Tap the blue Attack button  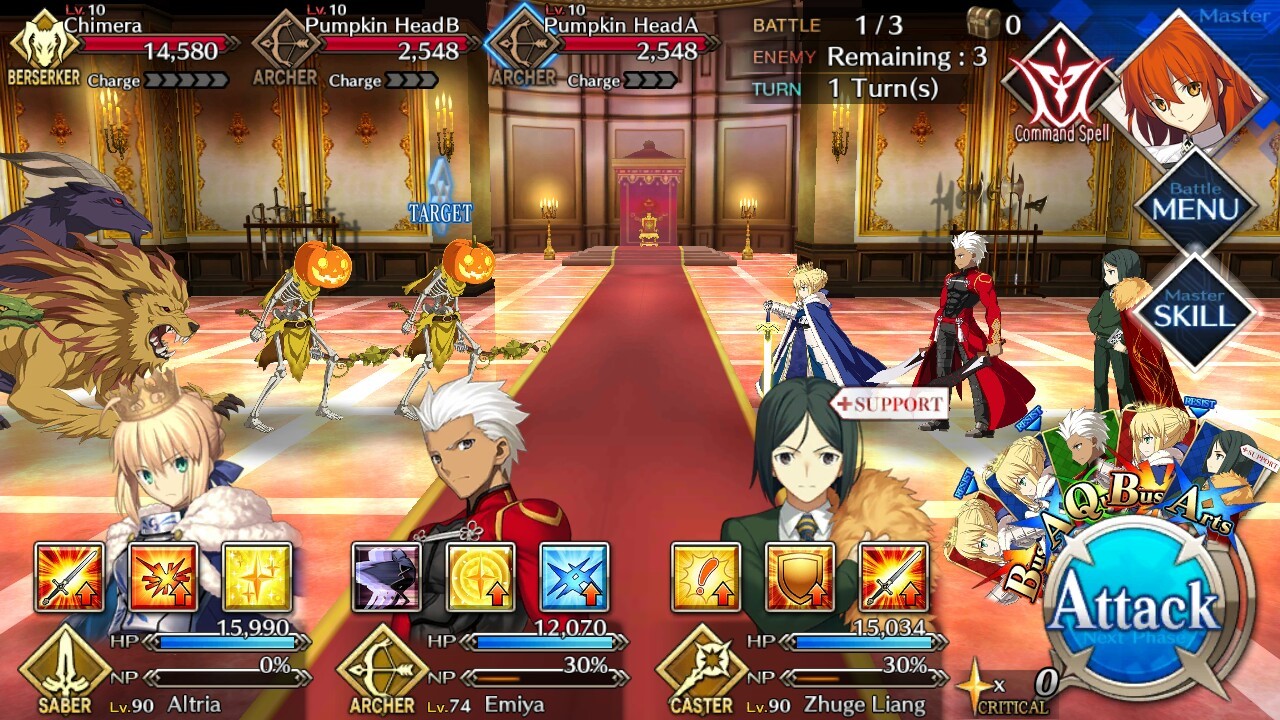pos(1136,605)
